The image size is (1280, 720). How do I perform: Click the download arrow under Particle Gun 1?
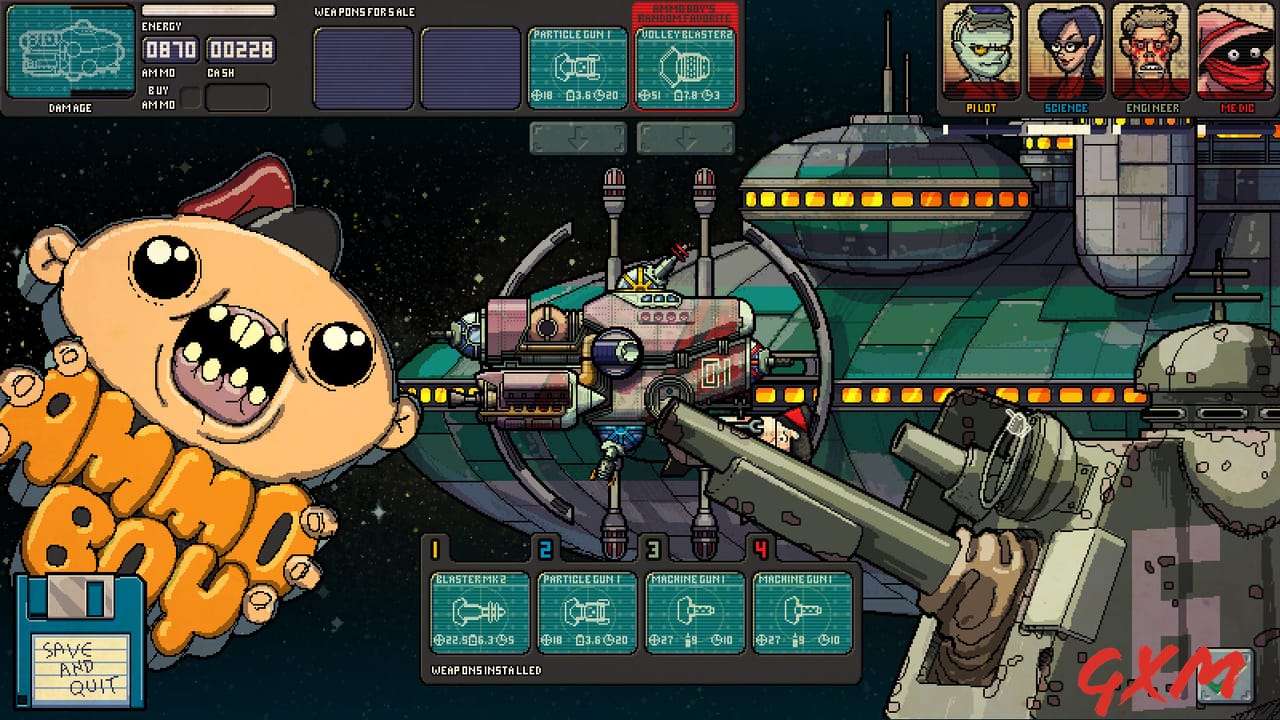pos(577,138)
